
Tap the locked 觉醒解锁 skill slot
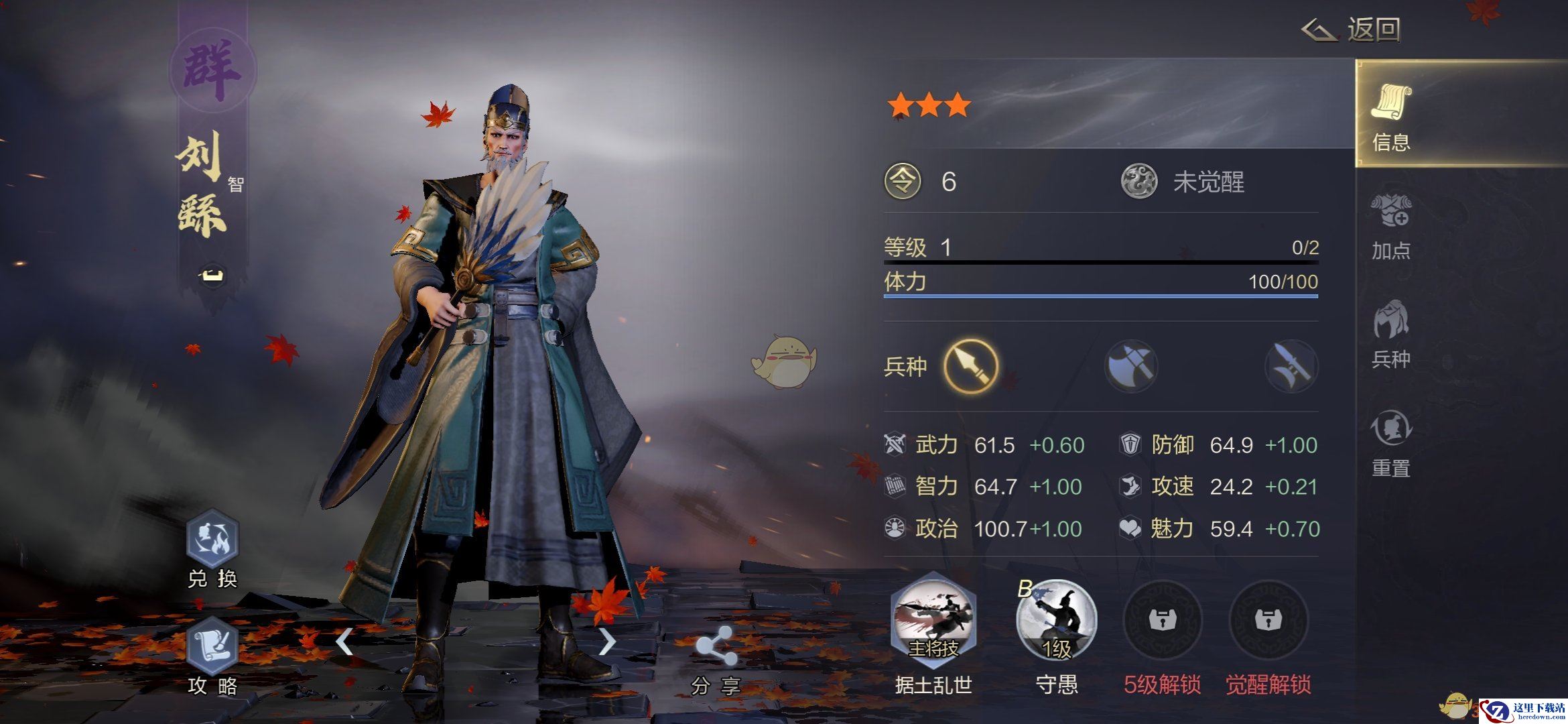tap(1268, 621)
